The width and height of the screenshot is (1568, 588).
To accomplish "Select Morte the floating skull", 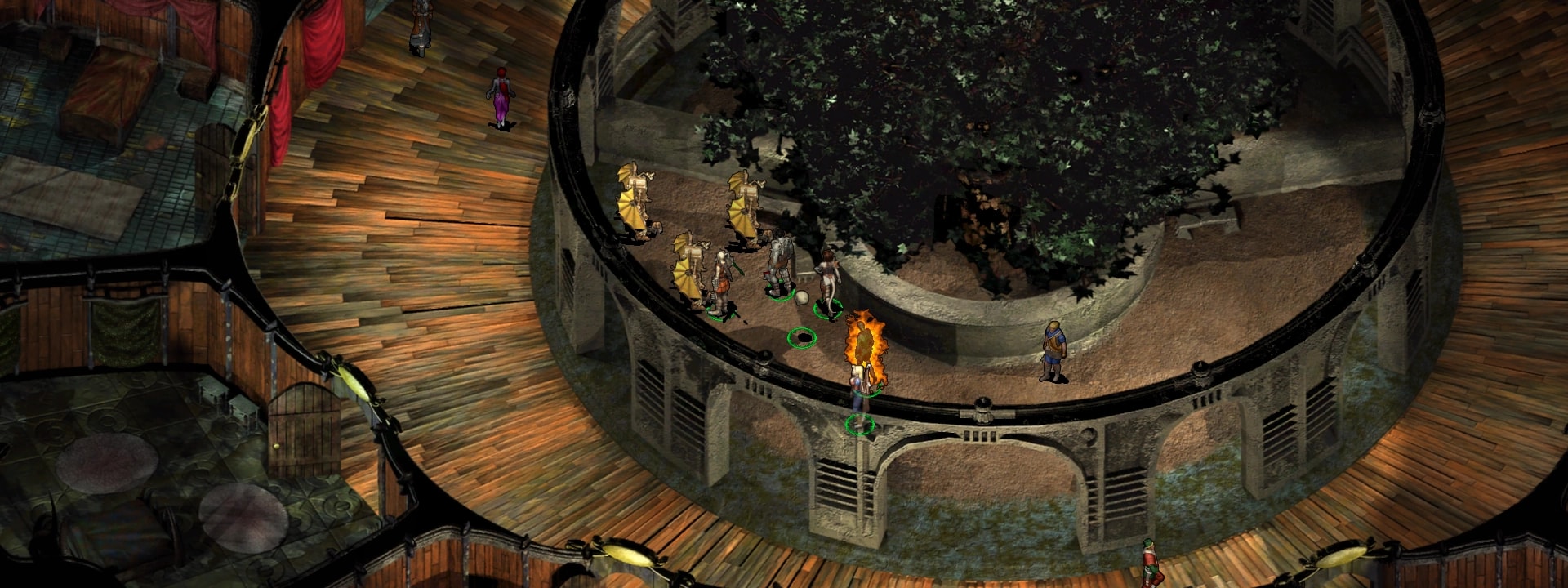I will point(801,299).
